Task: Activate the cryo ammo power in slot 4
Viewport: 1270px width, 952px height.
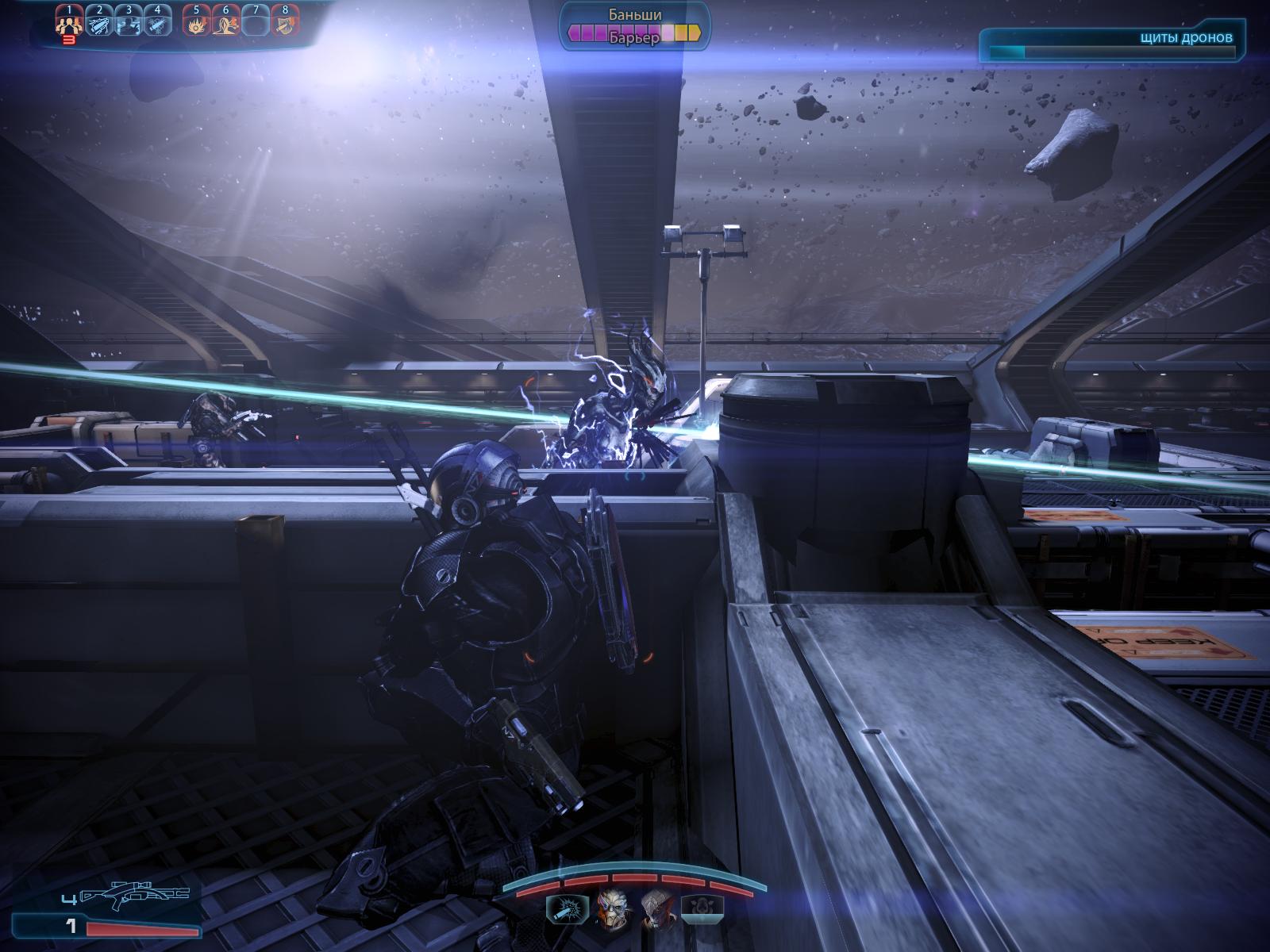Action: click(157, 24)
